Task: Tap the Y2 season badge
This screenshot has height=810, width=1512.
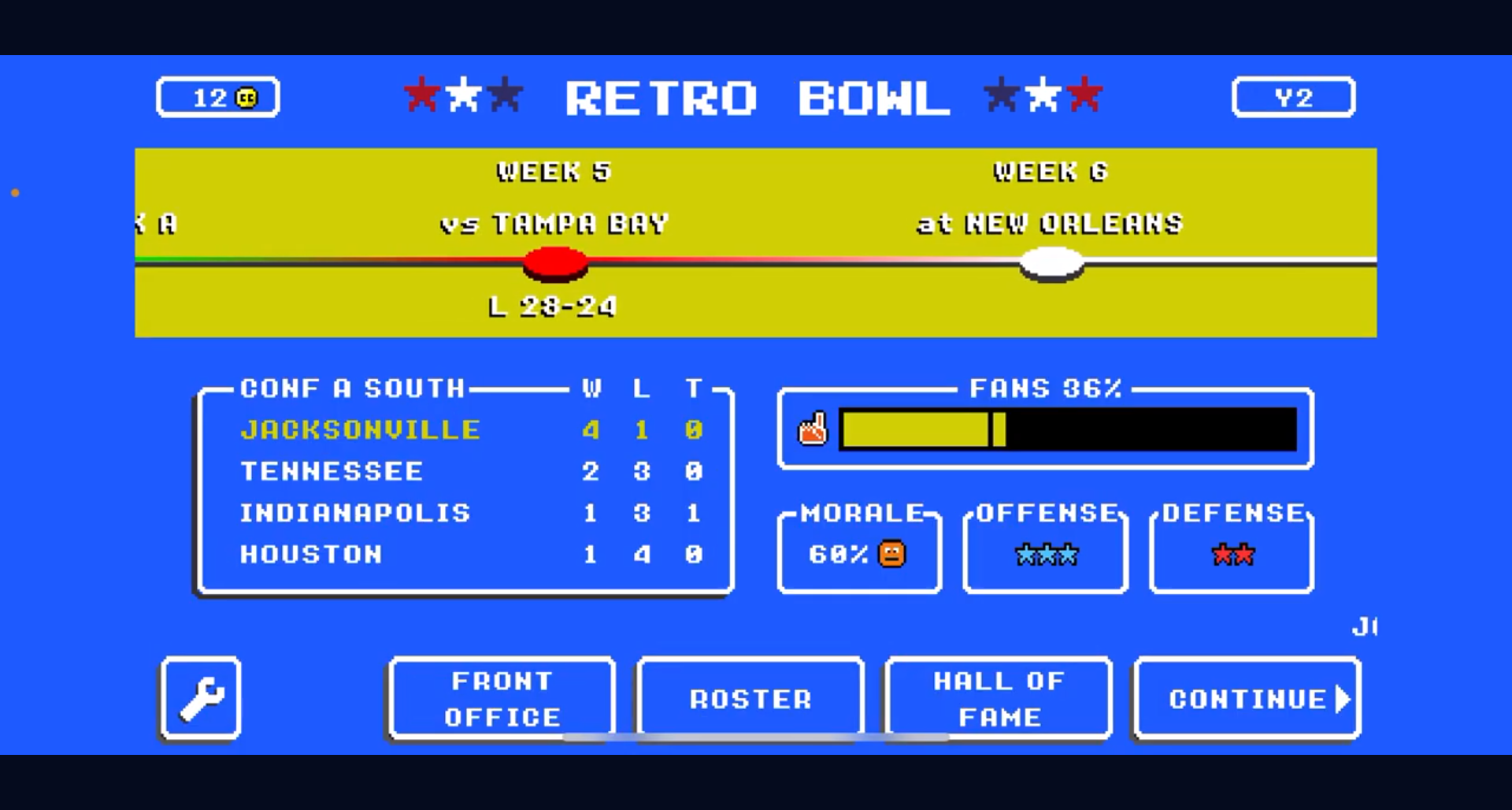Action: tap(1292, 96)
